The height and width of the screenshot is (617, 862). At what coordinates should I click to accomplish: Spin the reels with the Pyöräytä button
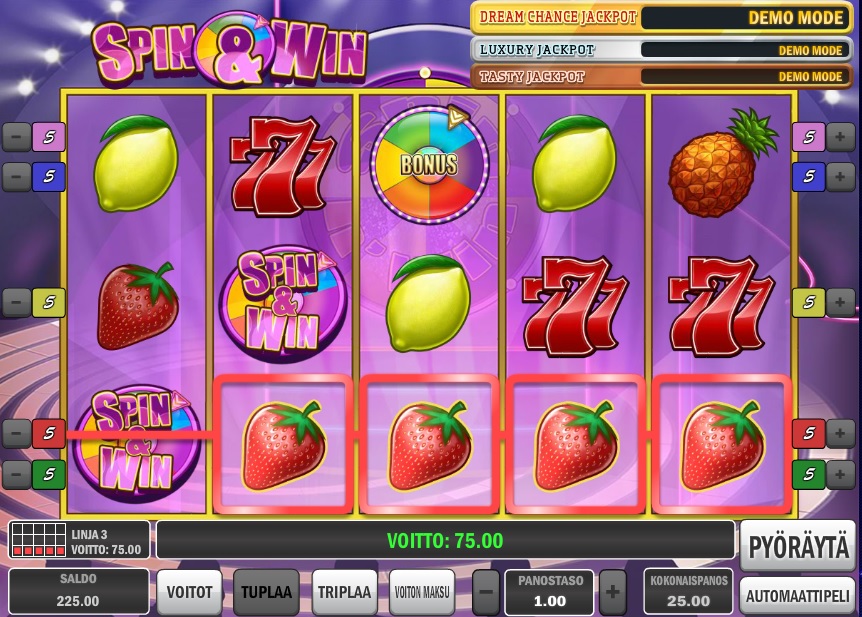798,546
